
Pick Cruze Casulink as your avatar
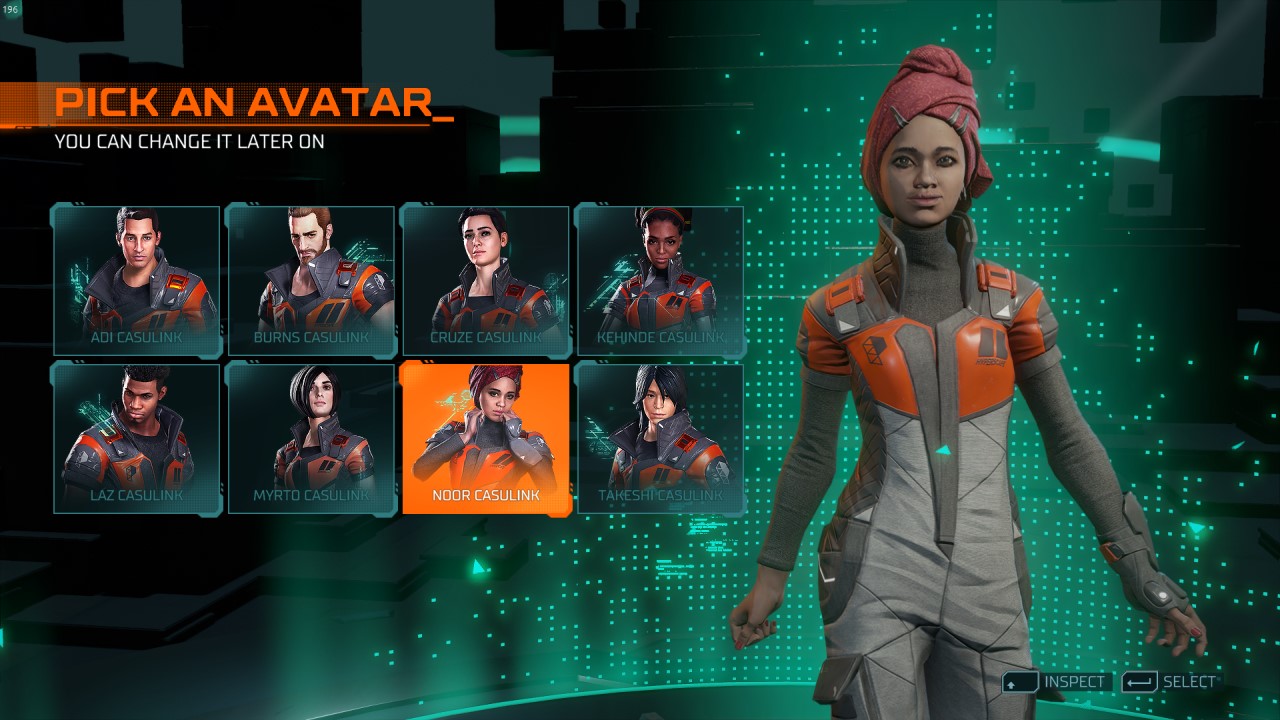(x=486, y=281)
